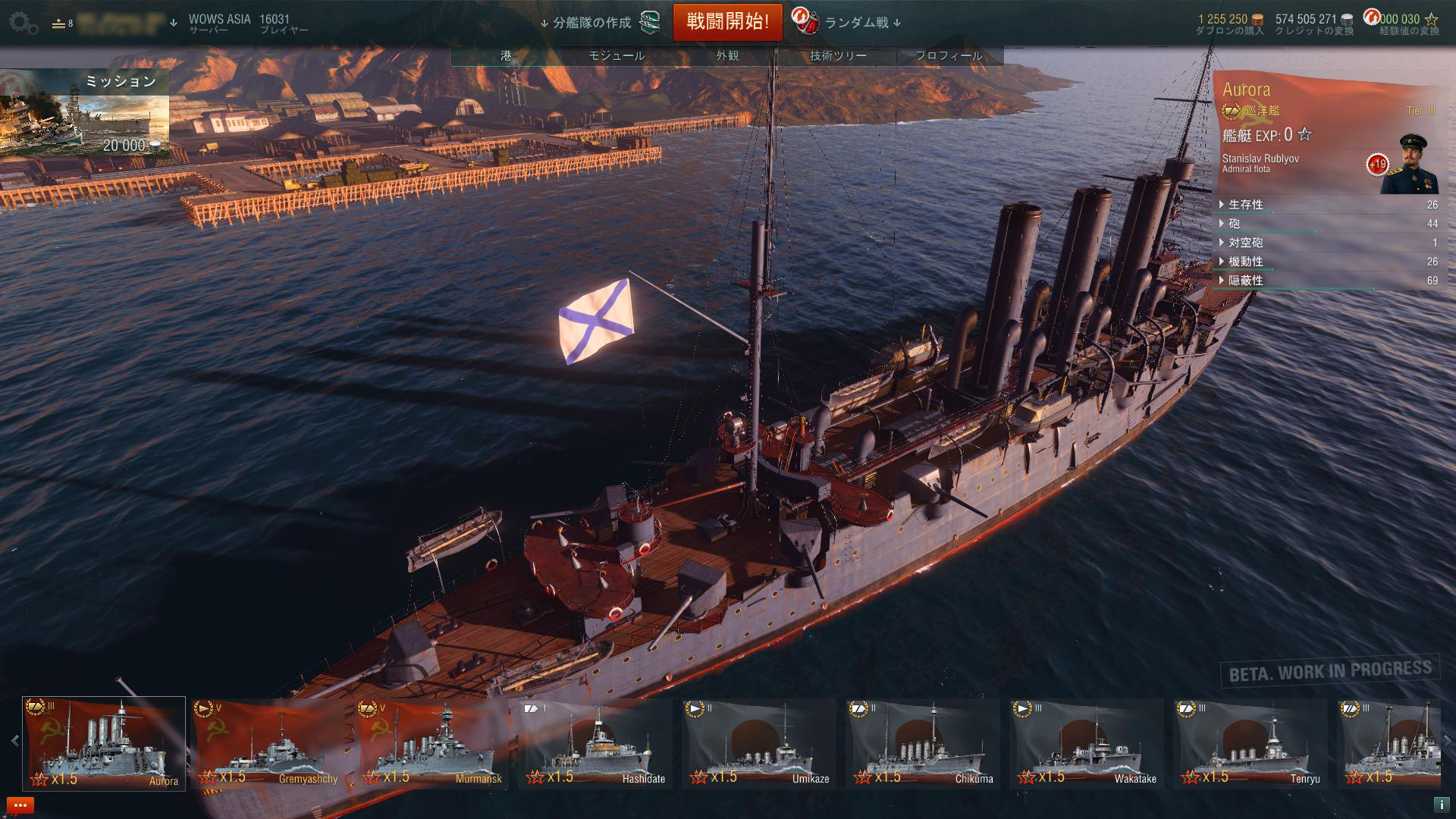The height and width of the screenshot is (819, 1456).
Task: Open commander Stanislav Rublyov portrait
Action: point(1409,165)
